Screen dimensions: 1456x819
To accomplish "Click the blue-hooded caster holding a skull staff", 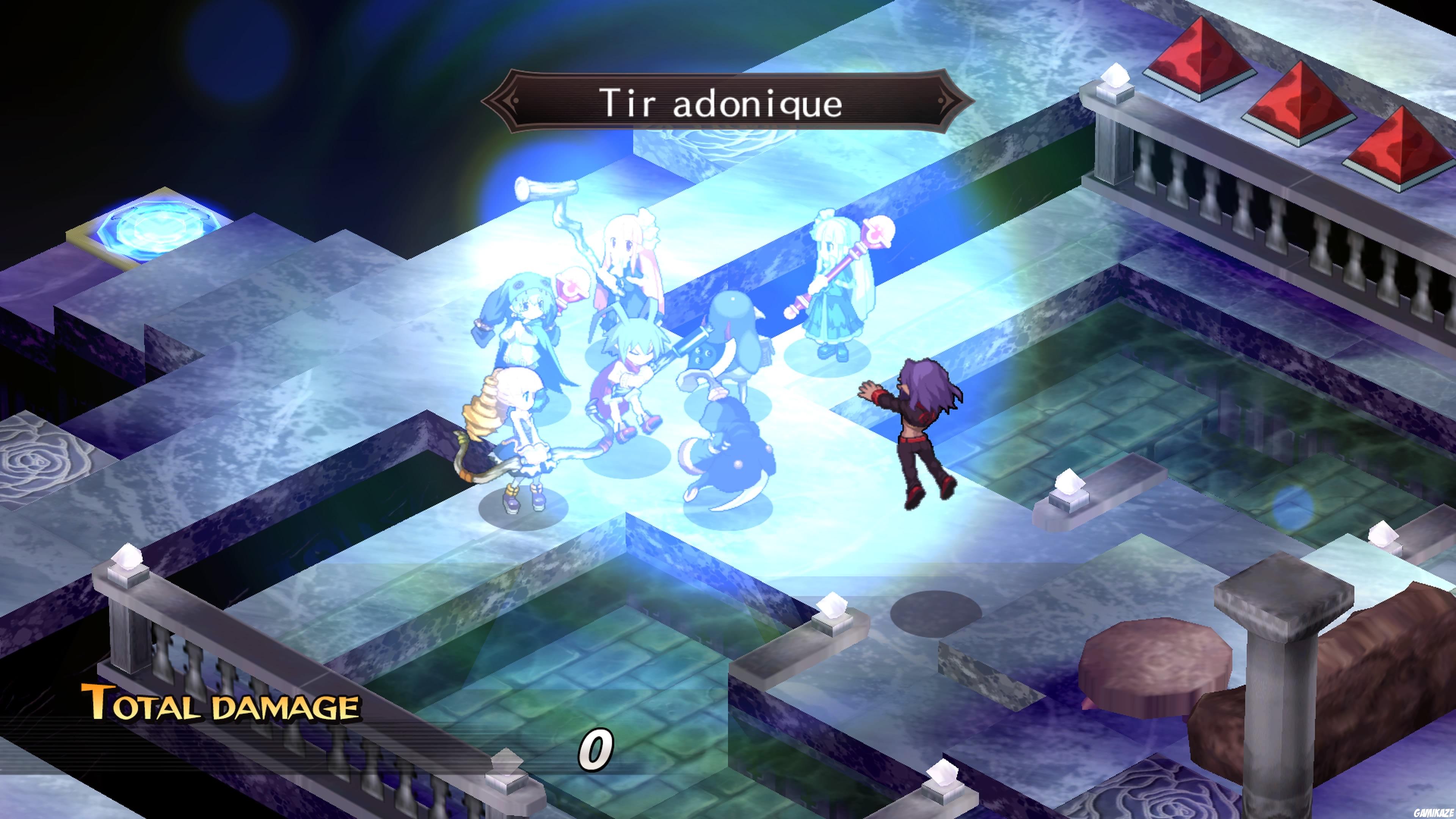I will pos(526,322).
